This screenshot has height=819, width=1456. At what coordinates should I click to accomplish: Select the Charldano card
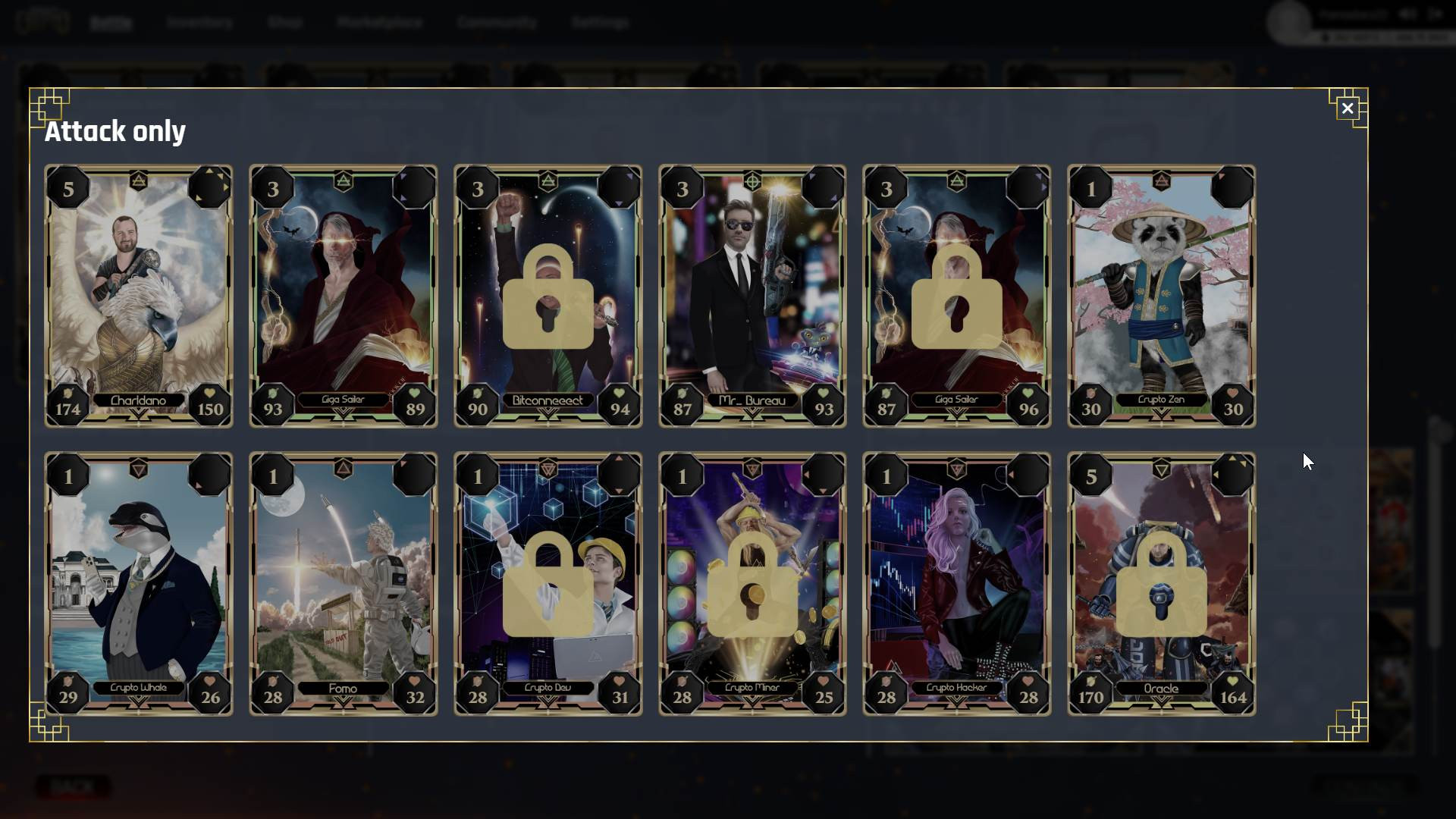pyautogui.click(x=139, y=296)
